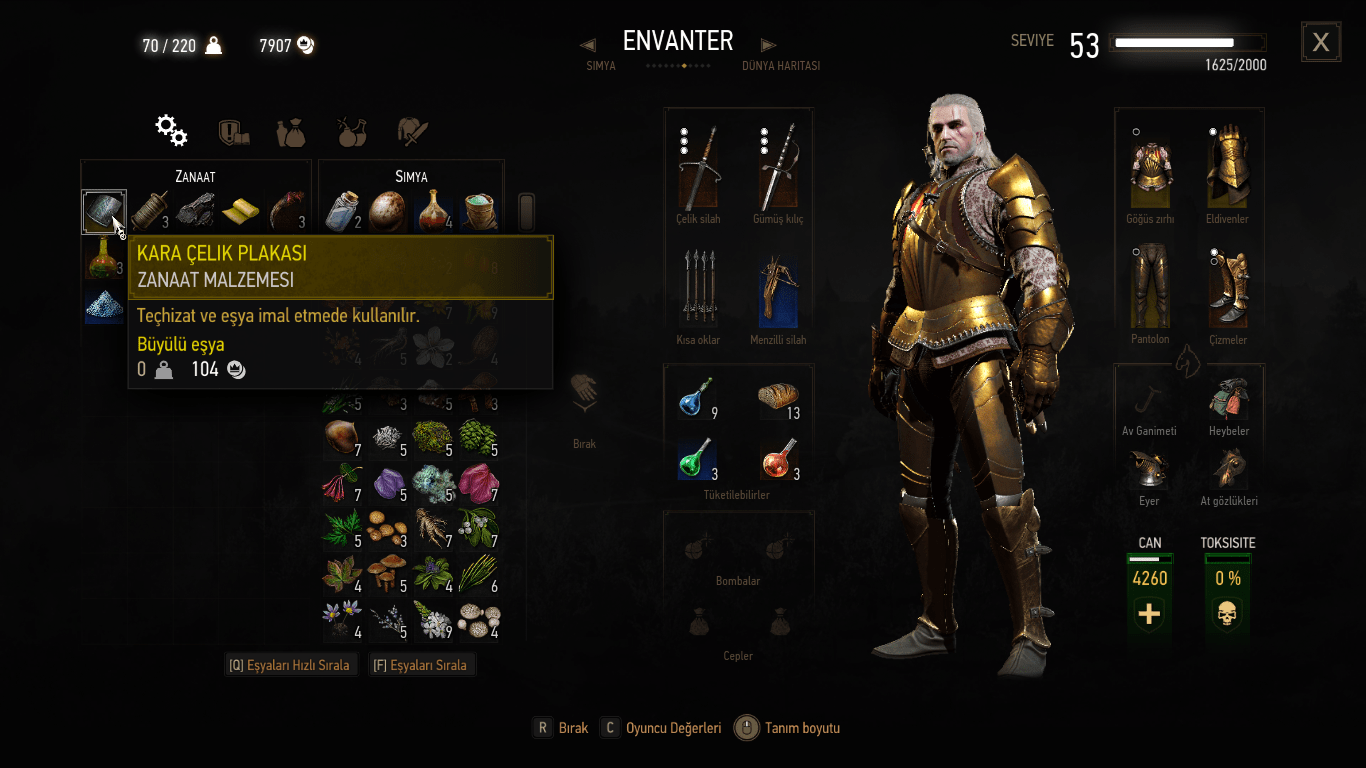Pick the yellow cloth roll crafting material
Image resolution: width=1366 pixels, height=768 pixels.
tap(240, 211)
